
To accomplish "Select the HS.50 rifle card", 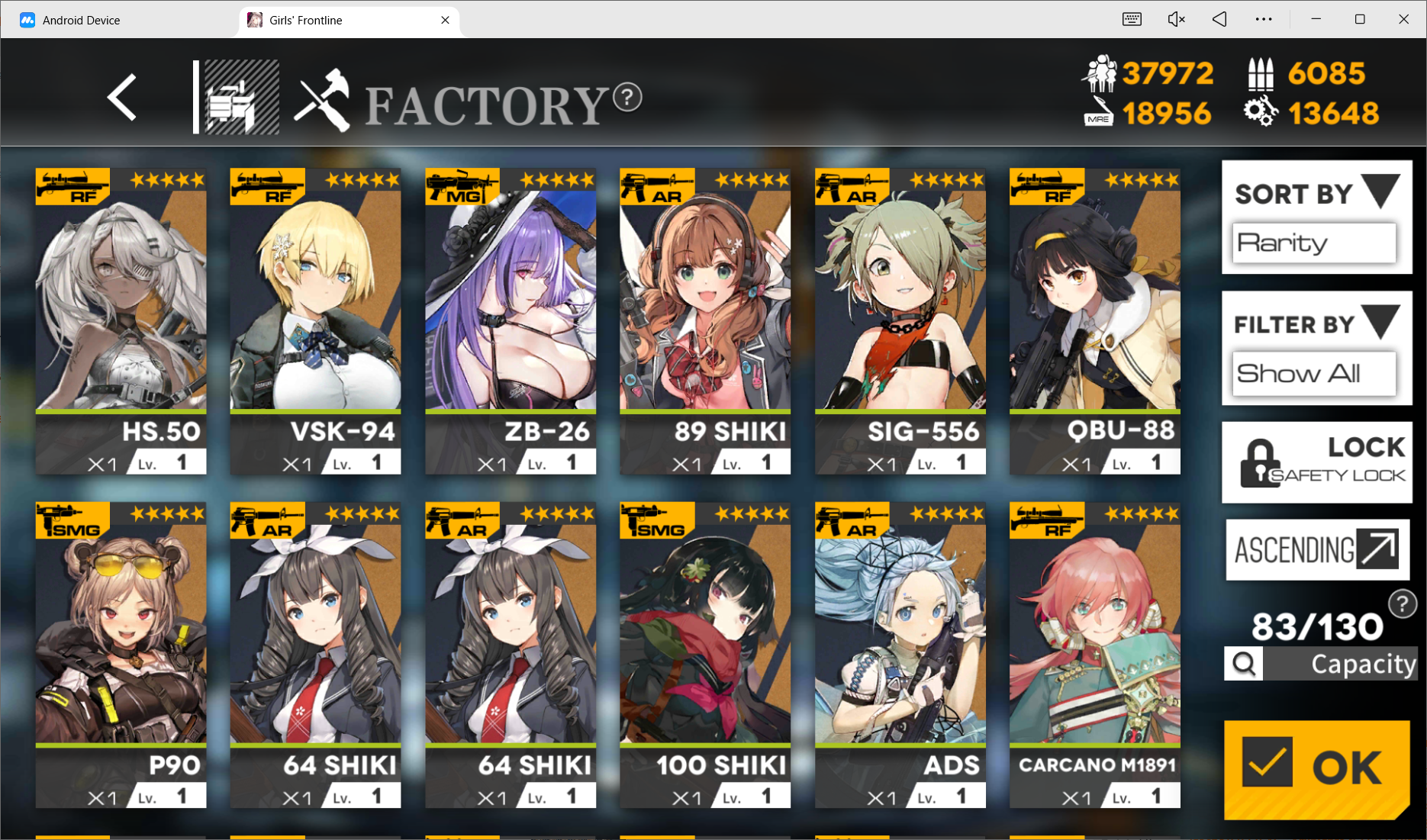I will (x=121, y=320).
